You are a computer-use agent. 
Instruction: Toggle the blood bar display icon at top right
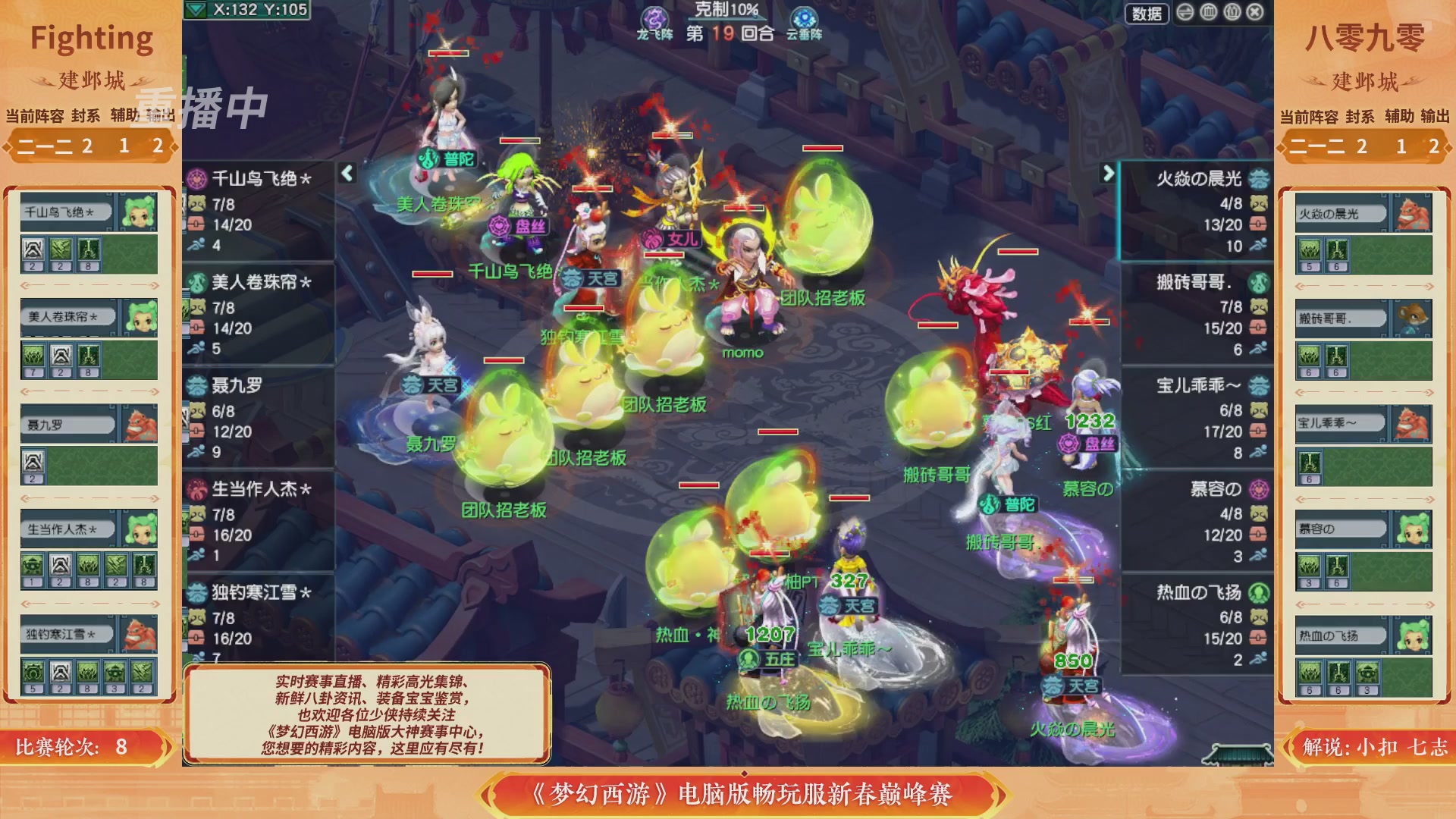[x=1208, y=13]
